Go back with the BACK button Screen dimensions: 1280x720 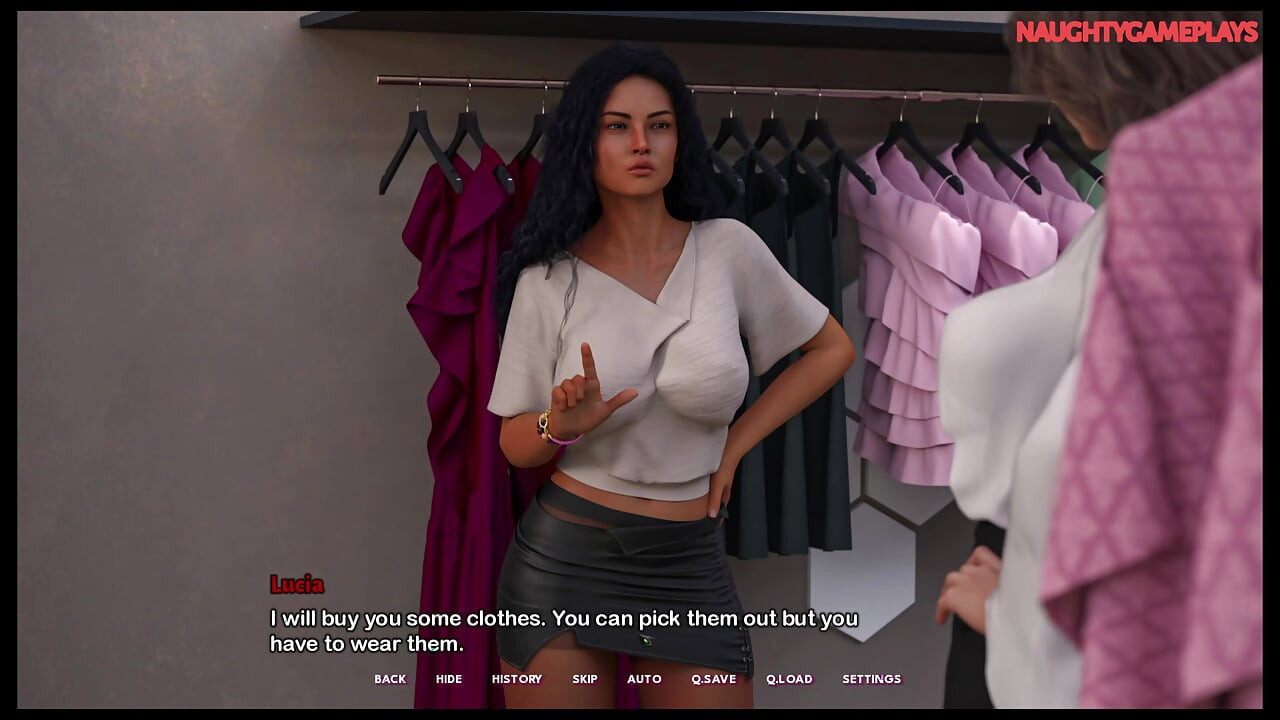pos(390,679)
